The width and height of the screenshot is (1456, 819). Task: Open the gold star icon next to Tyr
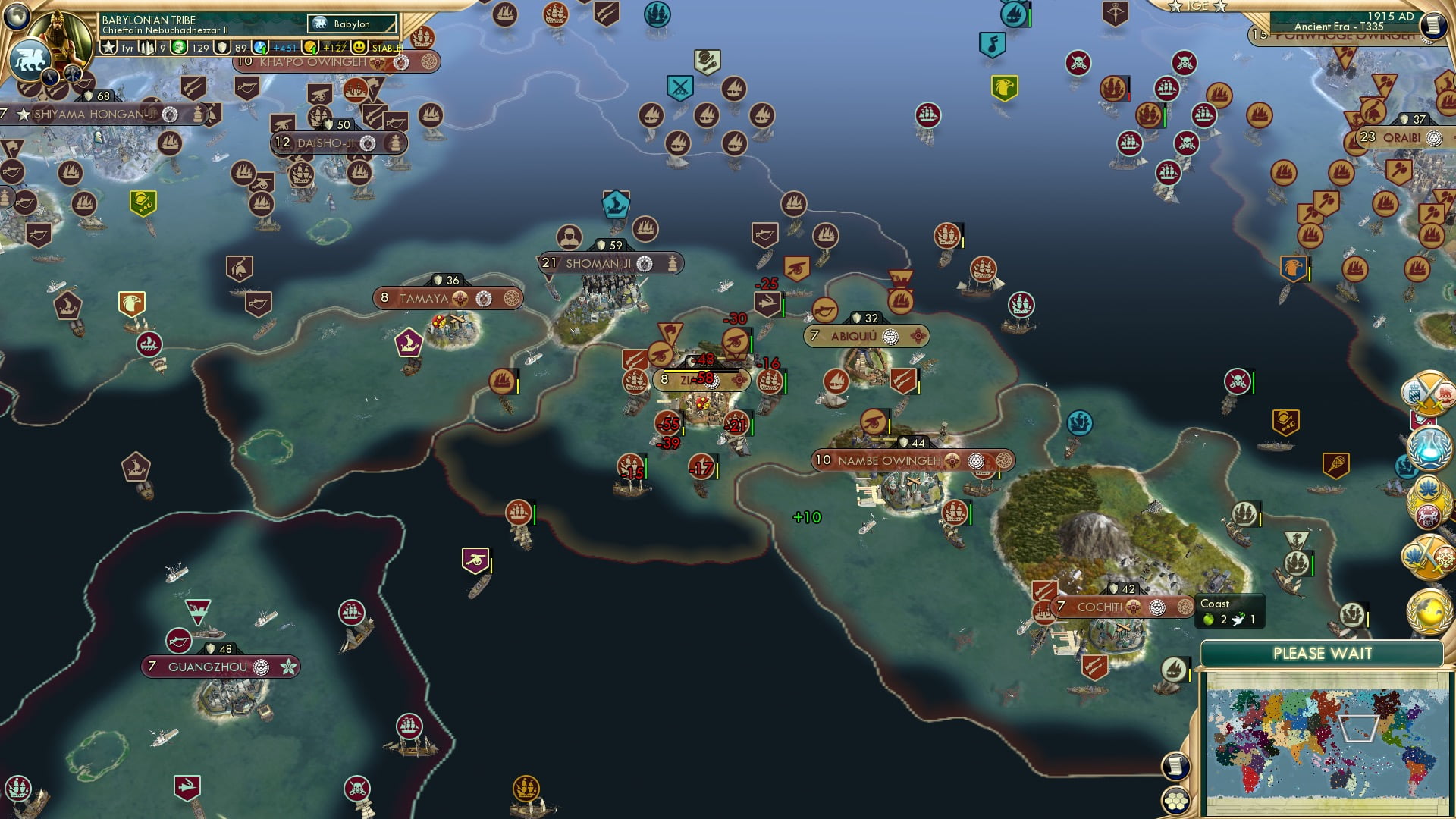pyautogui.click(x=109, y=48)
